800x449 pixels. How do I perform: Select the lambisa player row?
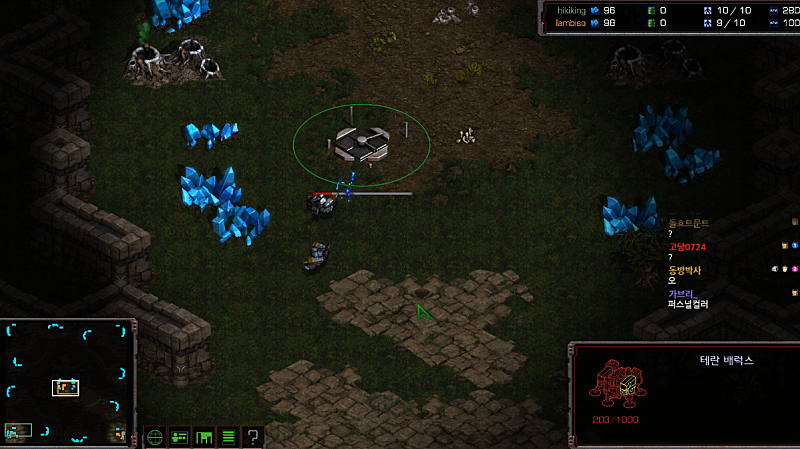(x=573, y=22)
